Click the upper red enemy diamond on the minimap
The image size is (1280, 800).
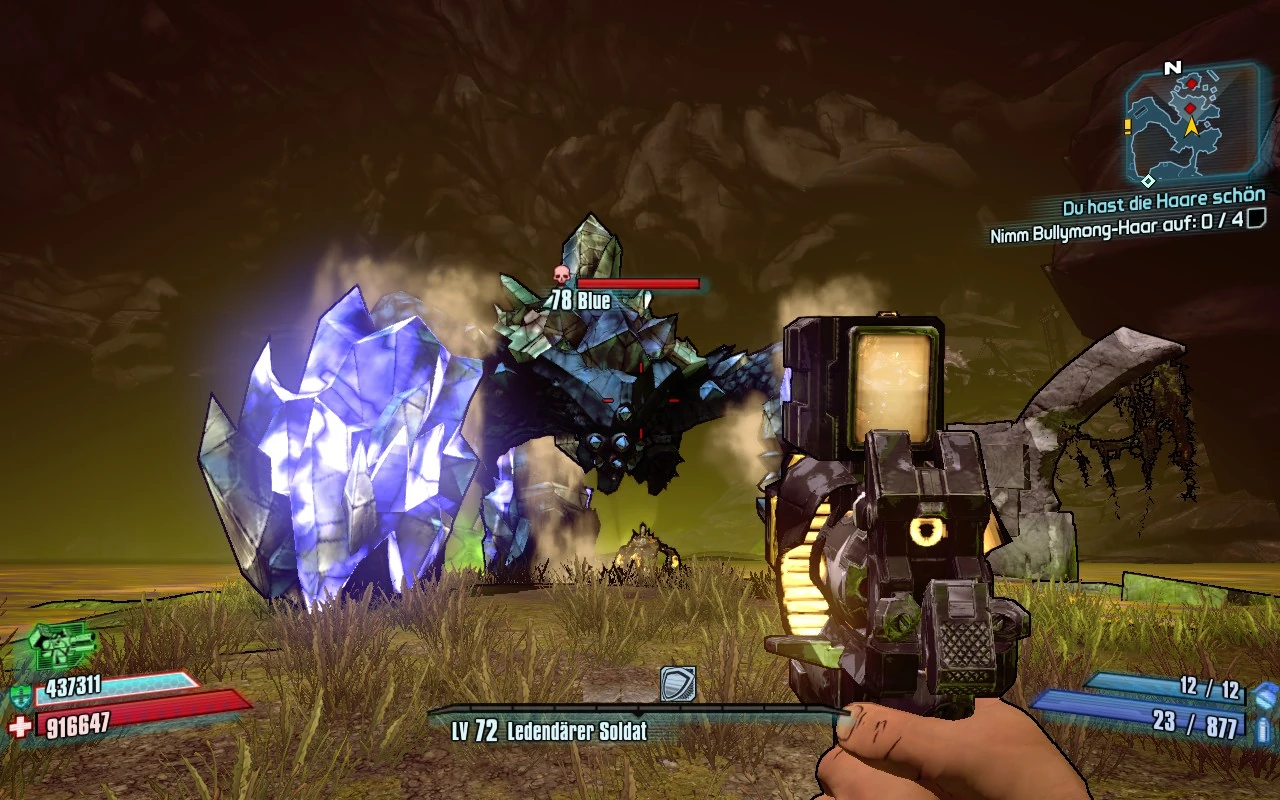point(1191,83)
